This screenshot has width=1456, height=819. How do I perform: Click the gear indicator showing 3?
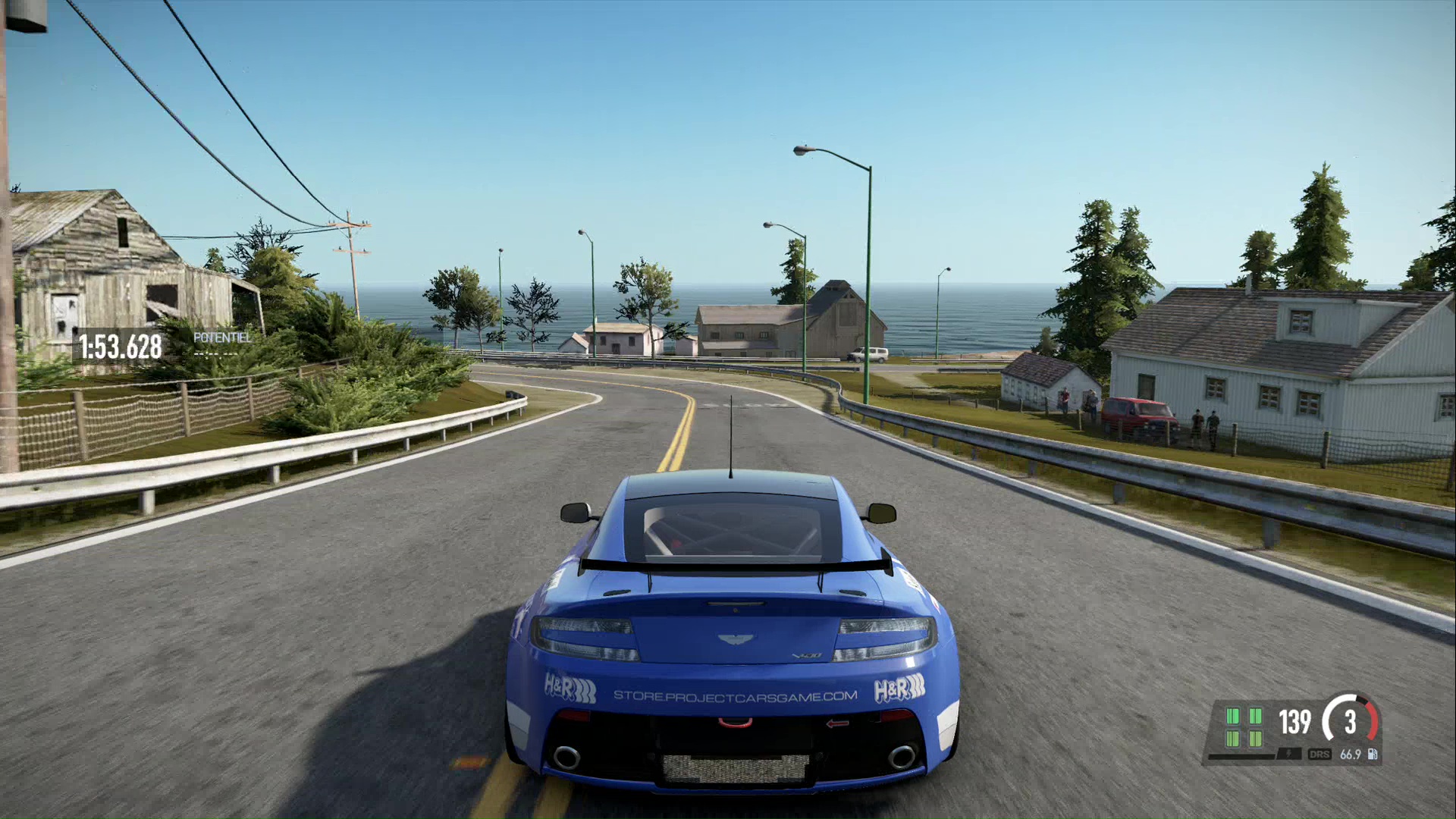1351,721
